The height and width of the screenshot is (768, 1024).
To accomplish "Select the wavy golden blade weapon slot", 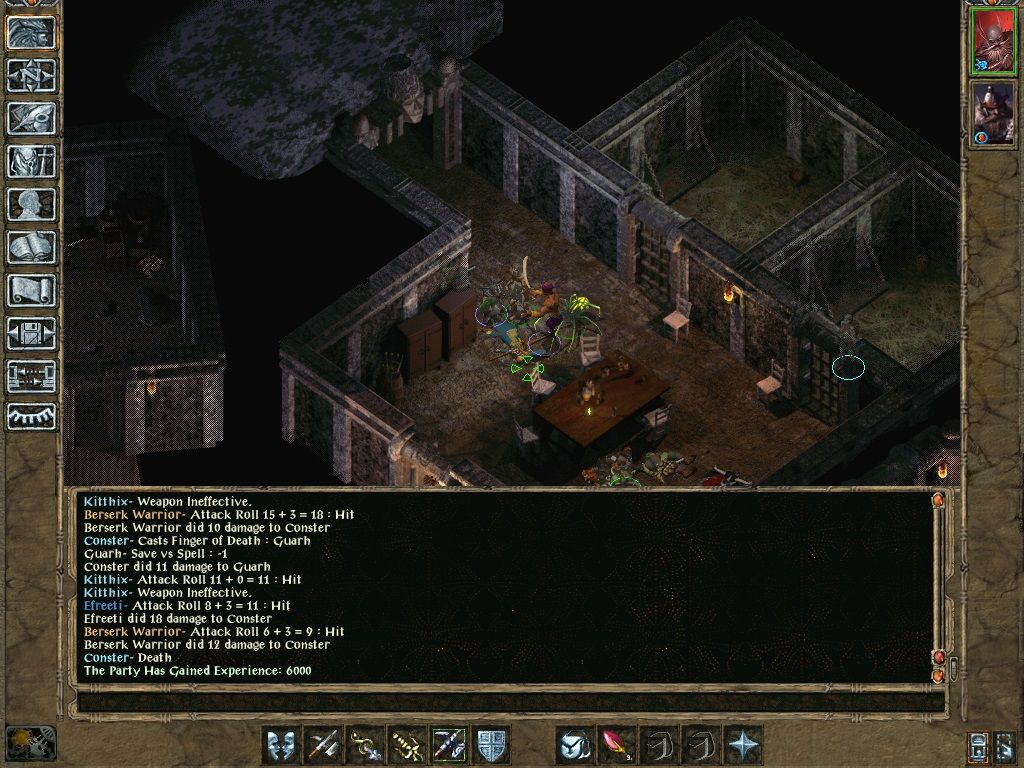I will click(x=407, y=745).
